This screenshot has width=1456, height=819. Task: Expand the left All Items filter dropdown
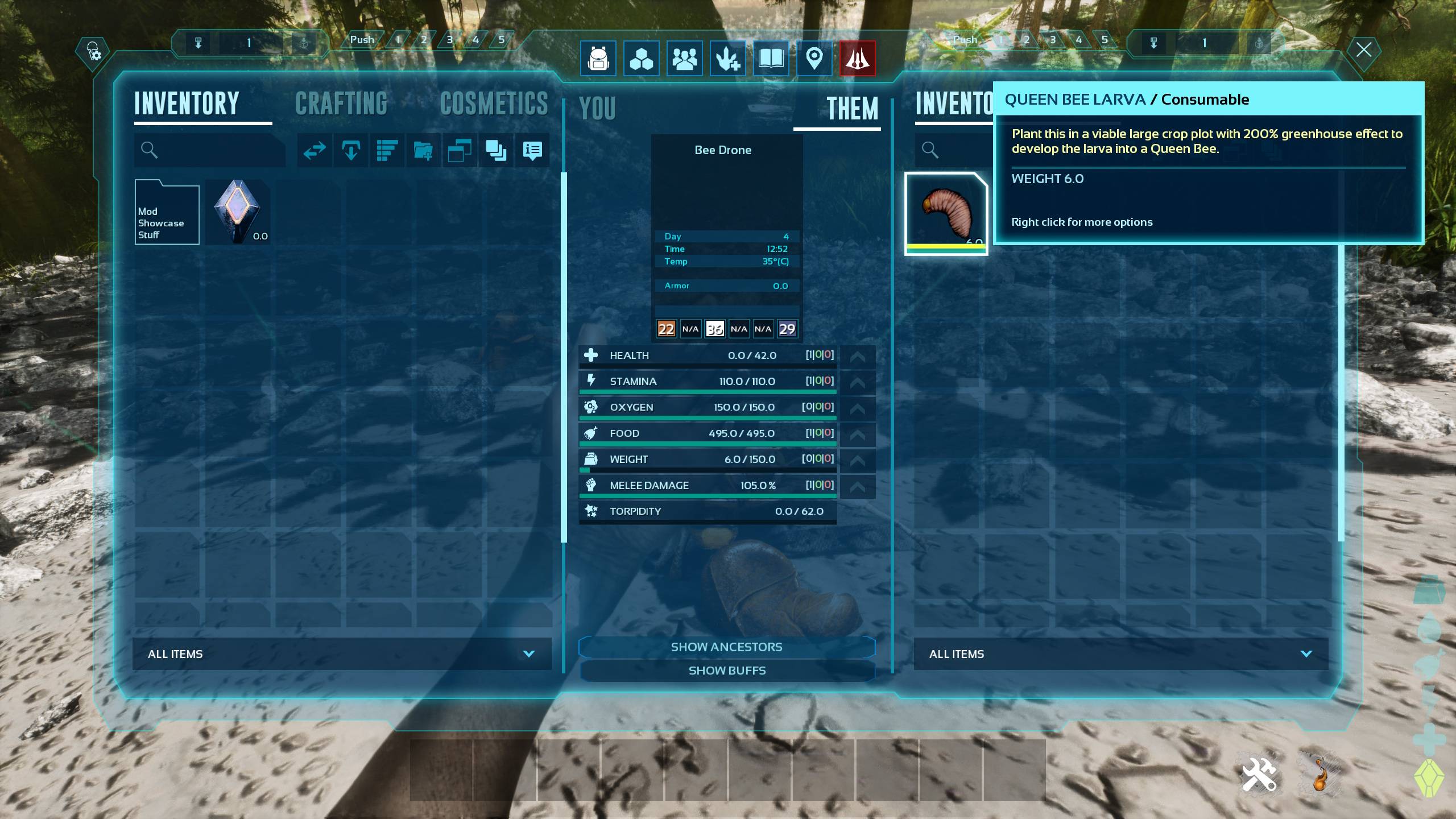coord(341,653)
